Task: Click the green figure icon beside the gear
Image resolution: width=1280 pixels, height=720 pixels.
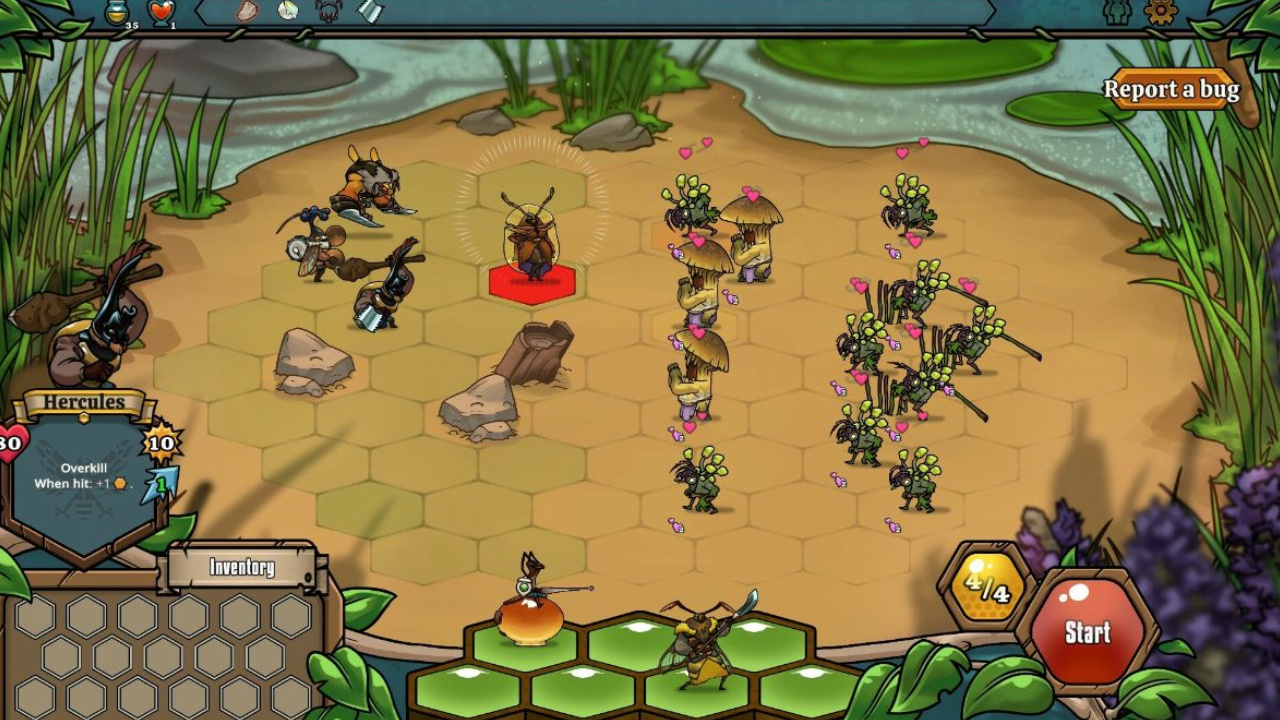Action: click(1118, 12)
